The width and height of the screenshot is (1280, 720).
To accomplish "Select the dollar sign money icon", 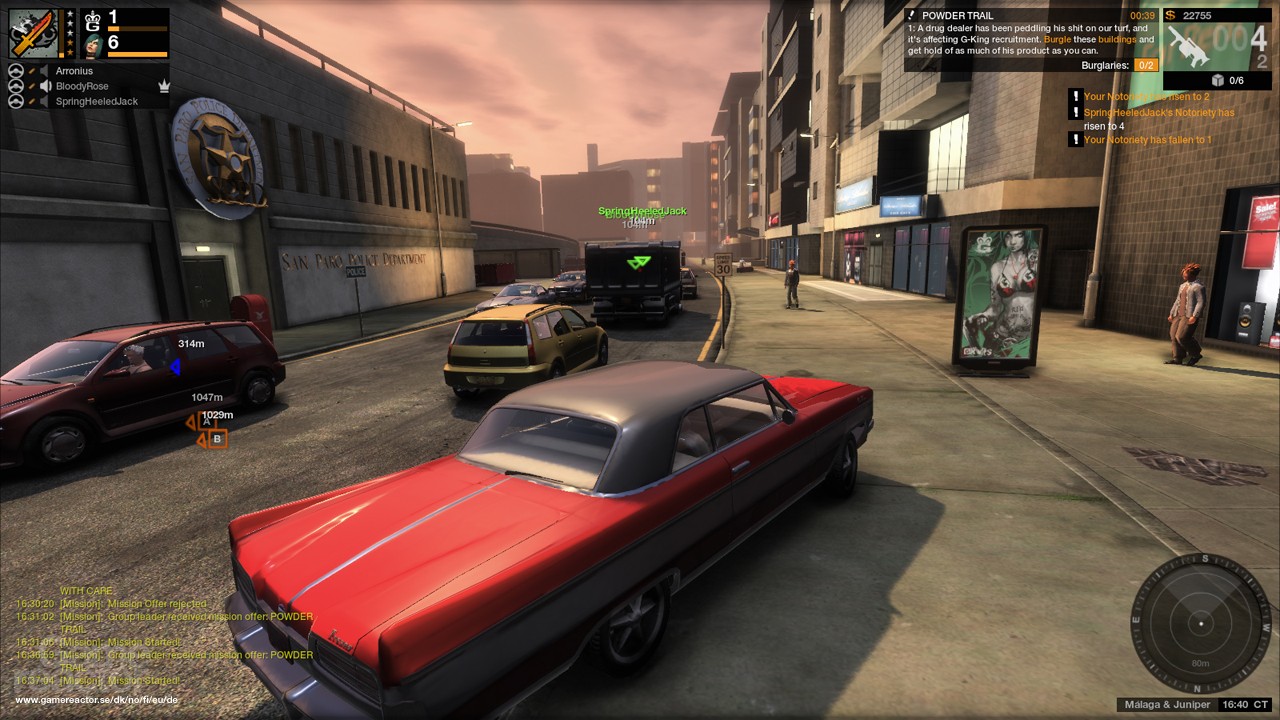I will pos(1169,15).
